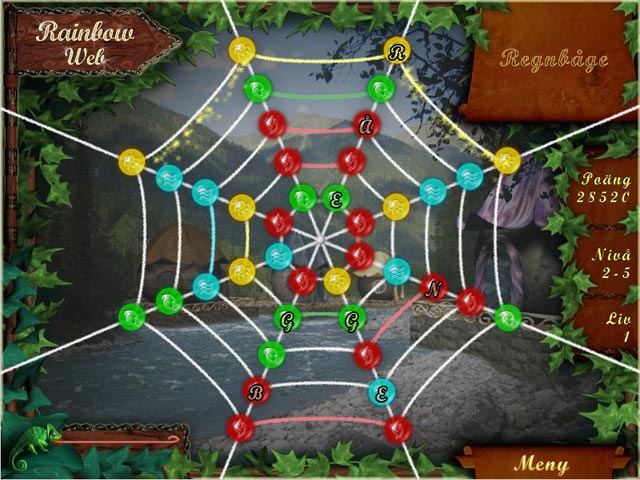Pick the red bead with letter Å
Image resolution: width=640 pixels, height=480 pixels.
367,125
